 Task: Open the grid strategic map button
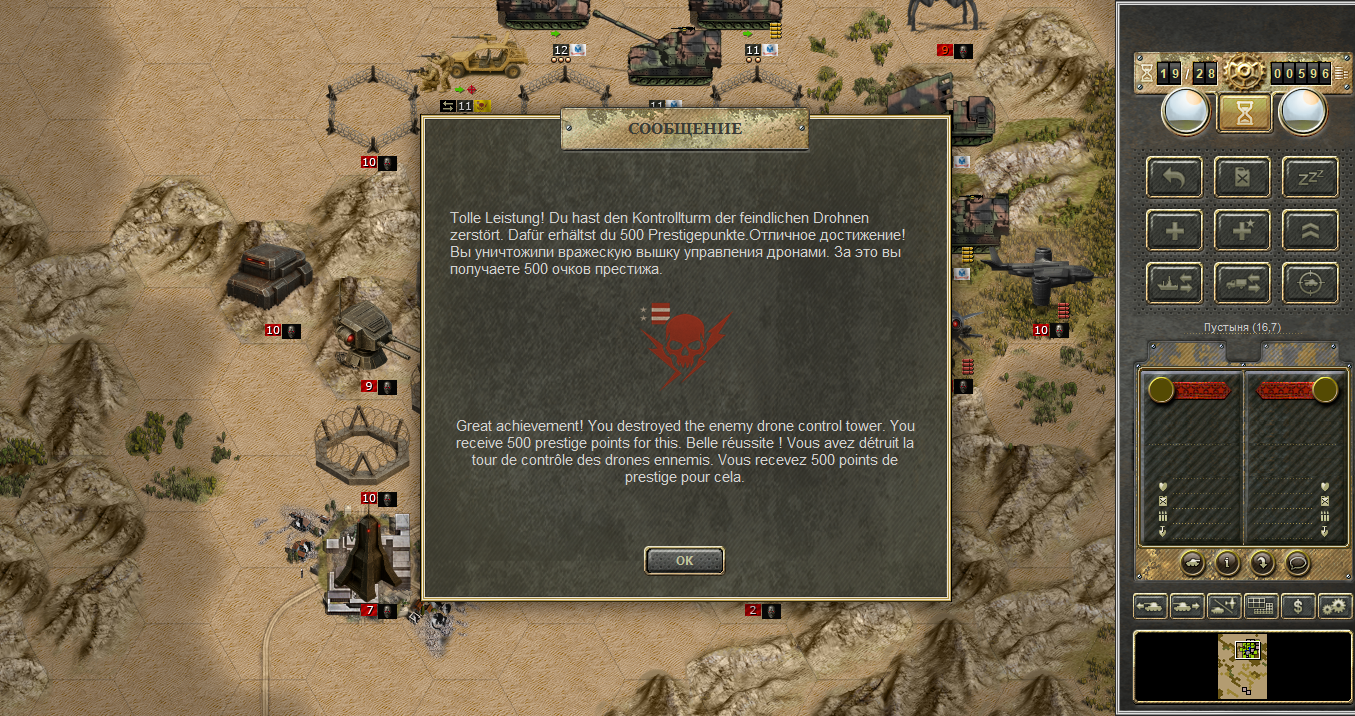tap(1261, 606)
